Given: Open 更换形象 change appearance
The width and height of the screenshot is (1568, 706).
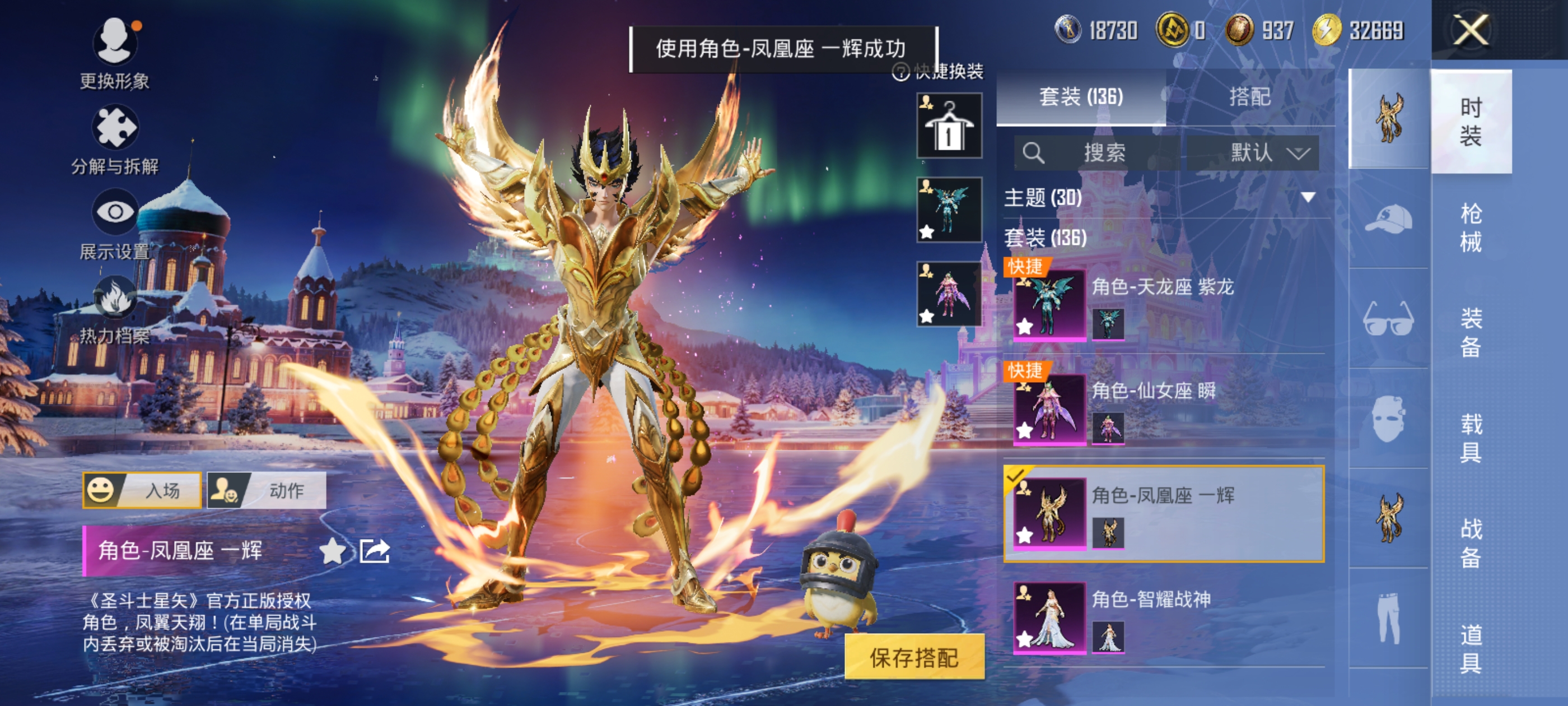Looking at the screenshot, I should point(114,43).
